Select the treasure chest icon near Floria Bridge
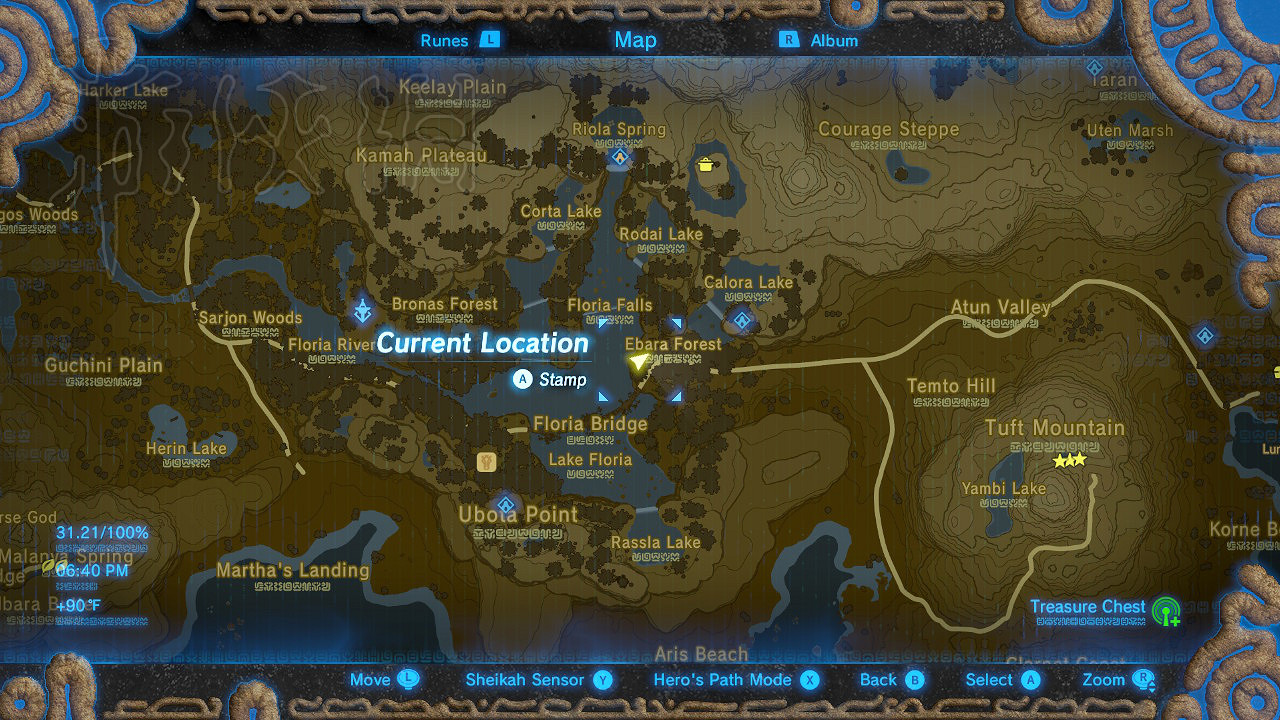 click(x=486, y=460)
